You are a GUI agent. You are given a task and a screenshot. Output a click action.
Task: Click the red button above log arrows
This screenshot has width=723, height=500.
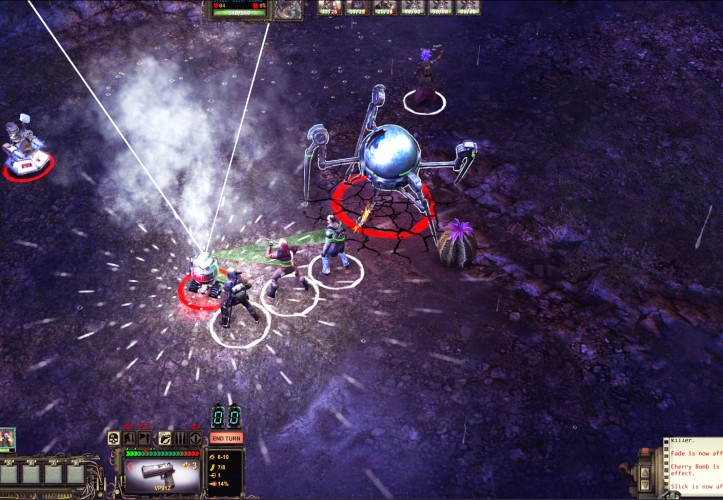(x=645, y=451)
